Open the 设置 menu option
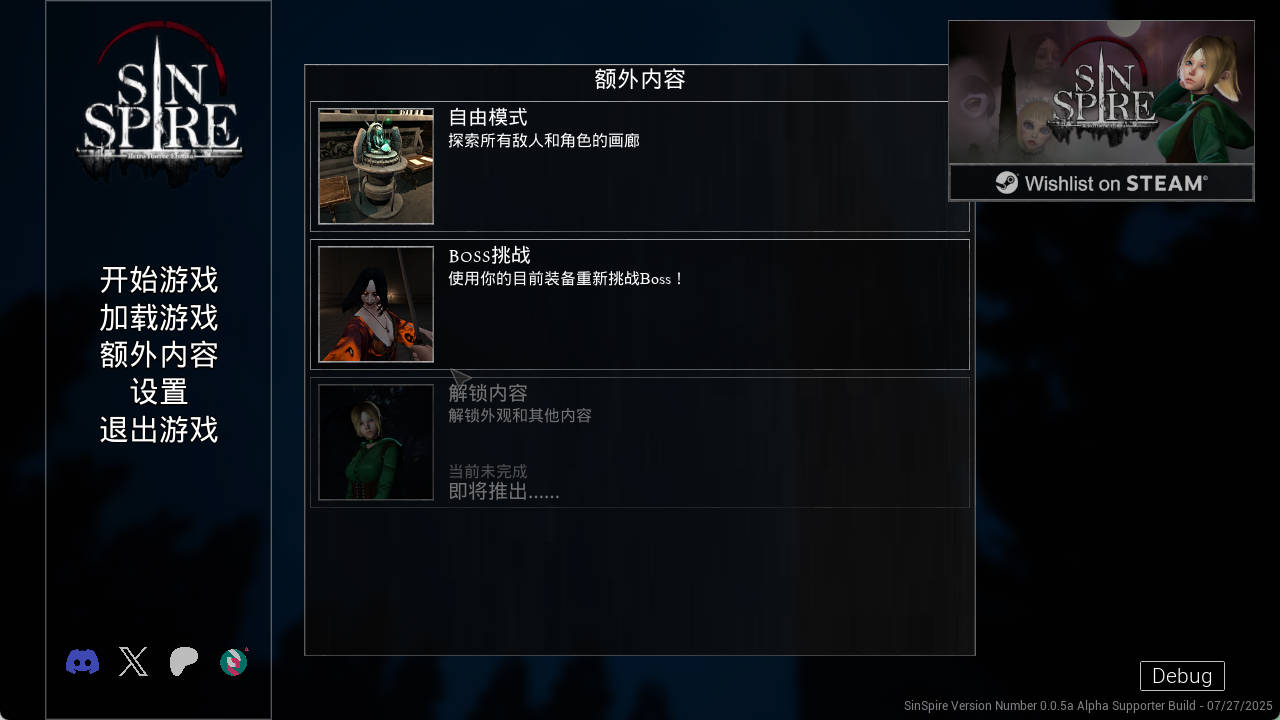The image size is (1280, 720). 158,393
